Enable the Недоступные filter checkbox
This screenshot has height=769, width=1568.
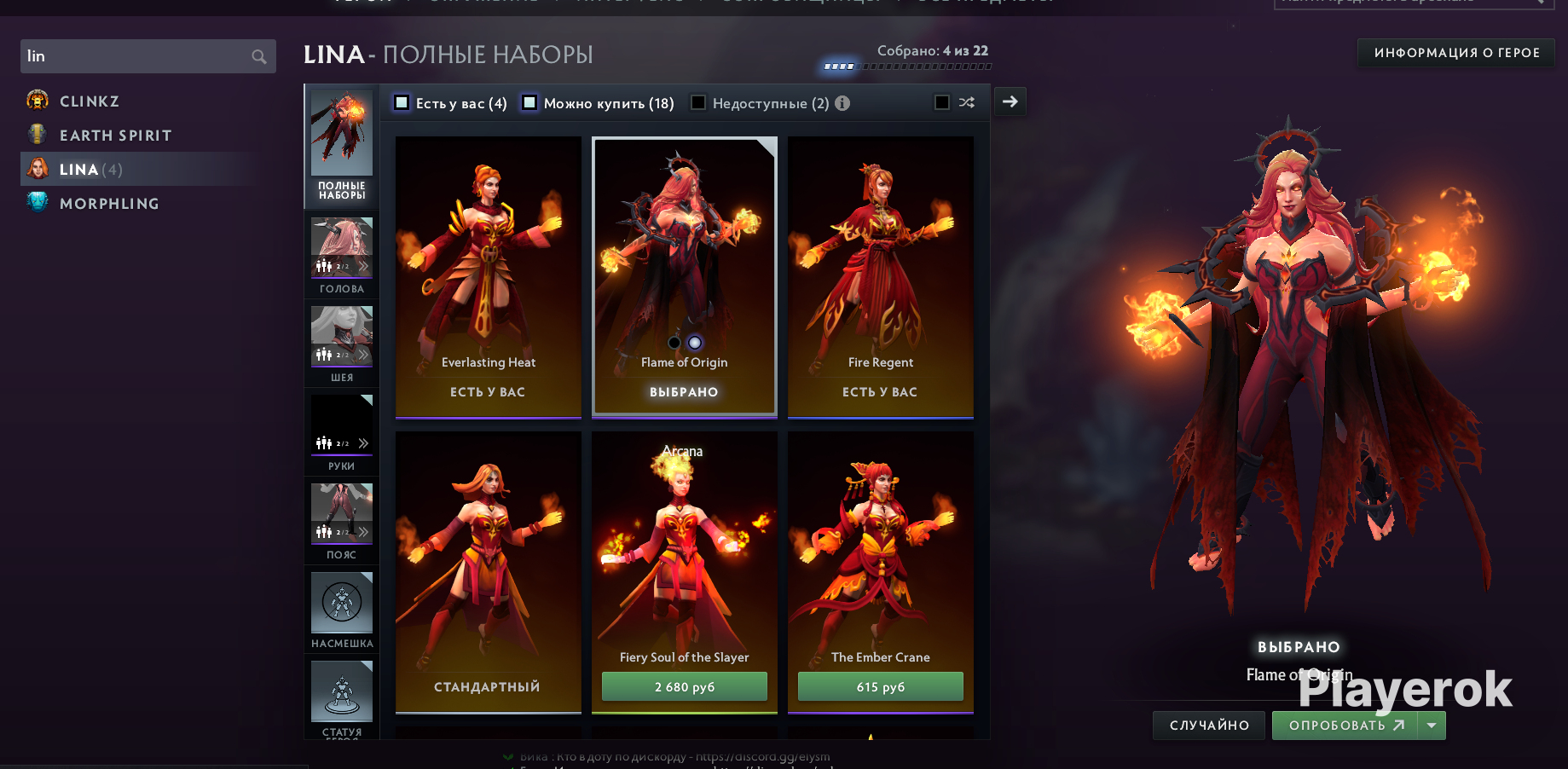698,103
